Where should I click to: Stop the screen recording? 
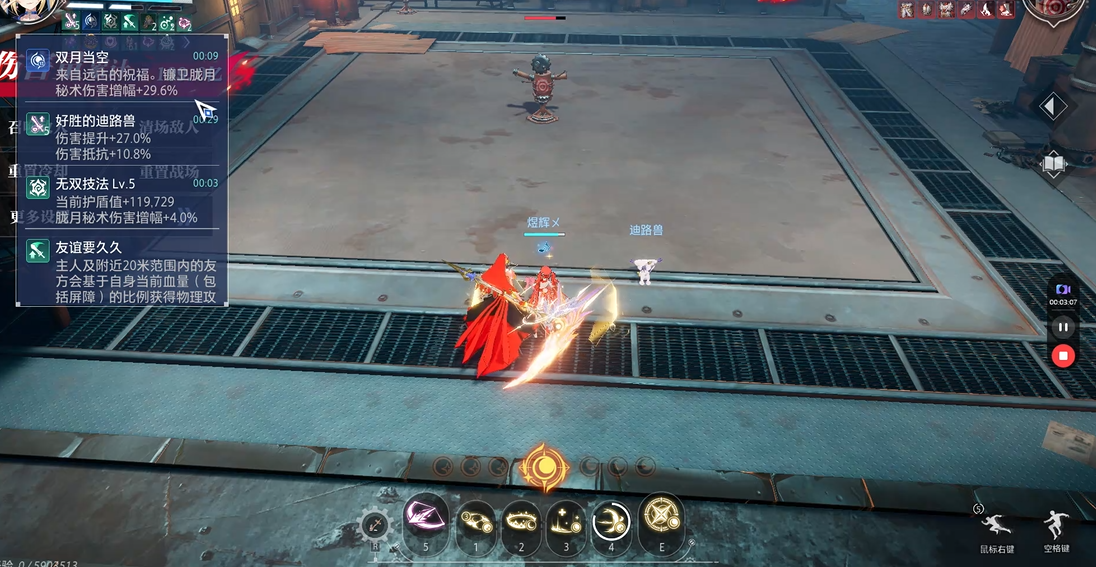pos(1063,355)
